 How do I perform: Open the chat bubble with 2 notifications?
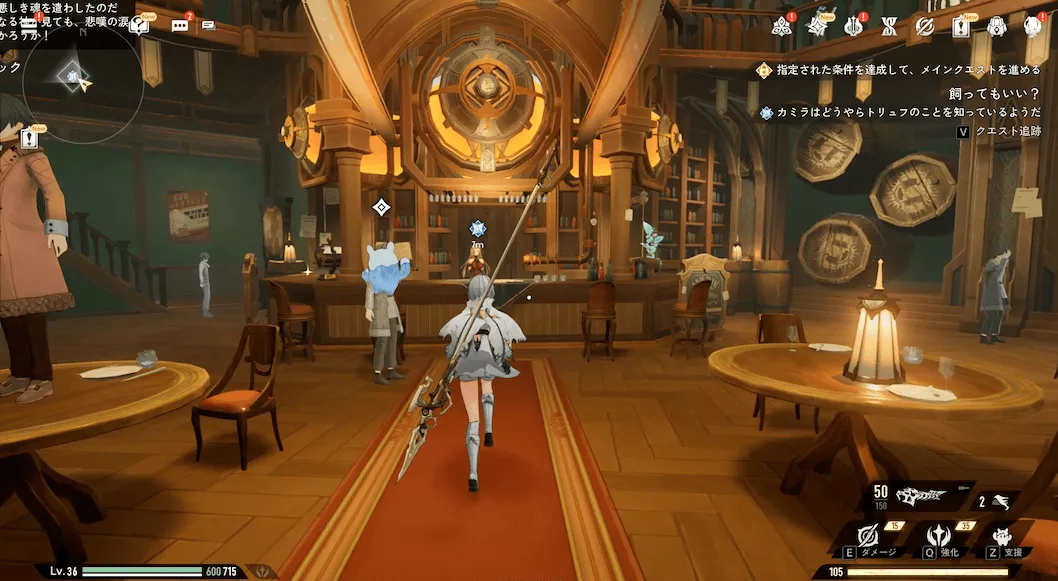click(x=180, y=25)
